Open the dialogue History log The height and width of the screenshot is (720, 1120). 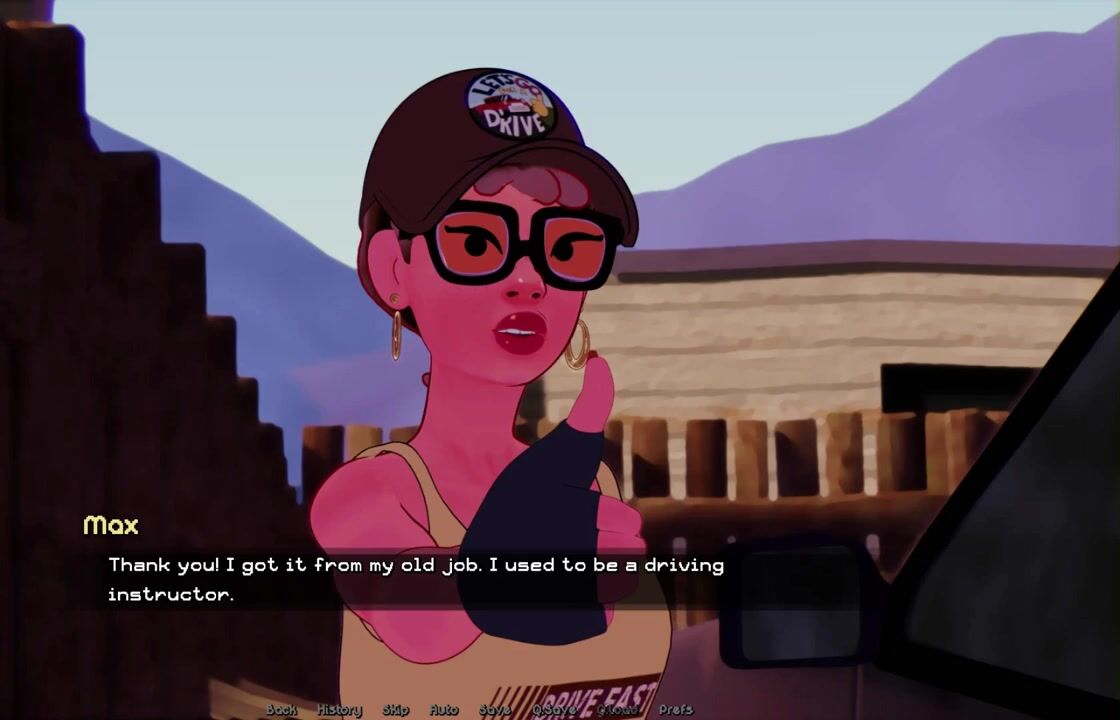[339, 709]
